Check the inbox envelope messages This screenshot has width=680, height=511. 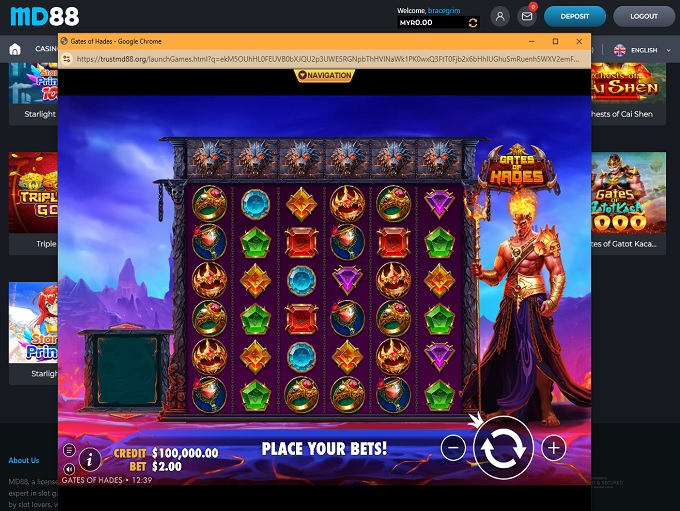527,16
